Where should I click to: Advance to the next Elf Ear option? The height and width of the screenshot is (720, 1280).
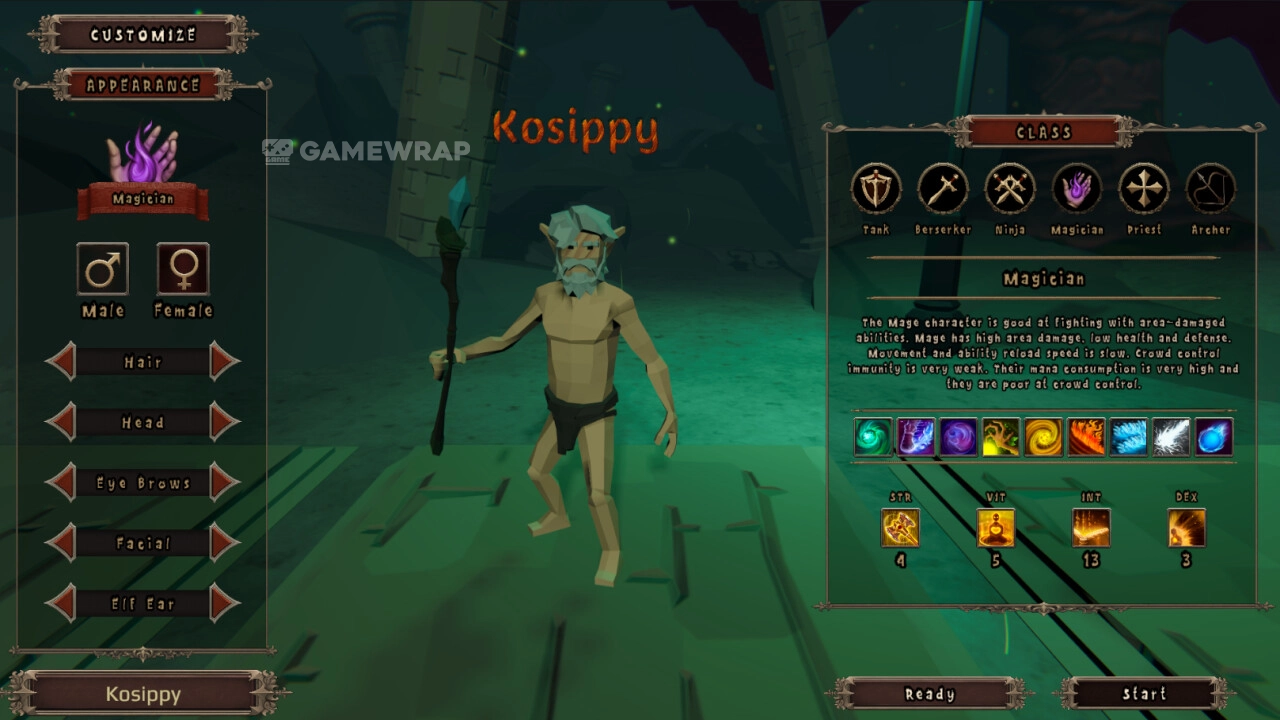click(x=224, y=603)
